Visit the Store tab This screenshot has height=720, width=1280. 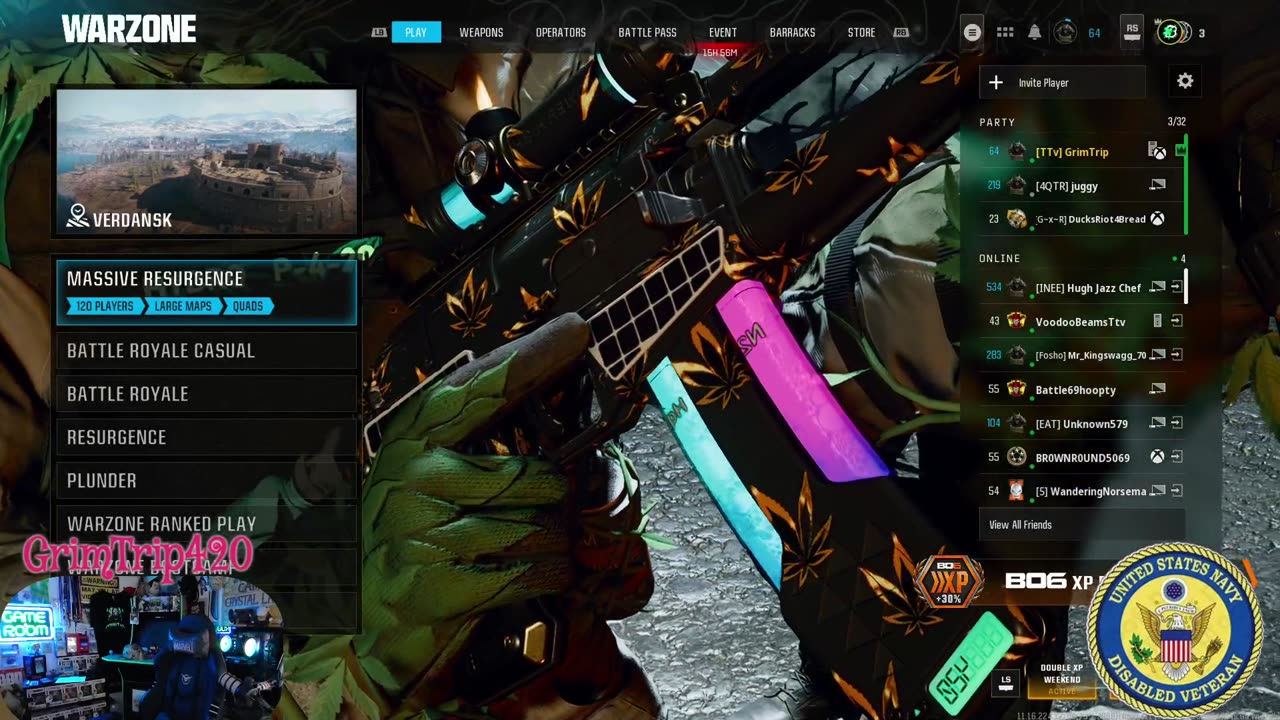(861, 33)
